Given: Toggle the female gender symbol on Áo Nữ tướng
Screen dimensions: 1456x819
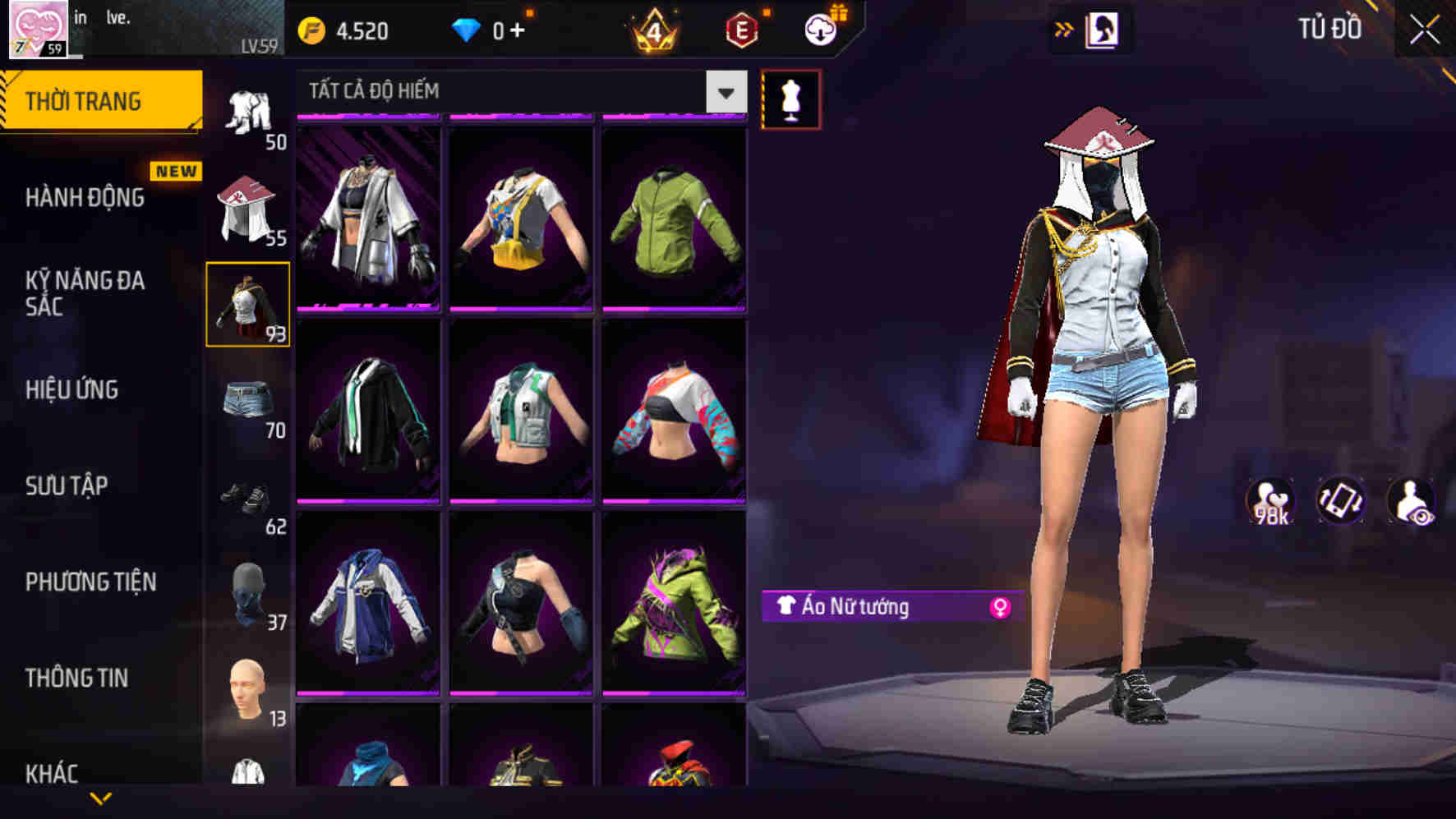Looking at the screenshot, I should (x=1000, y=608).
